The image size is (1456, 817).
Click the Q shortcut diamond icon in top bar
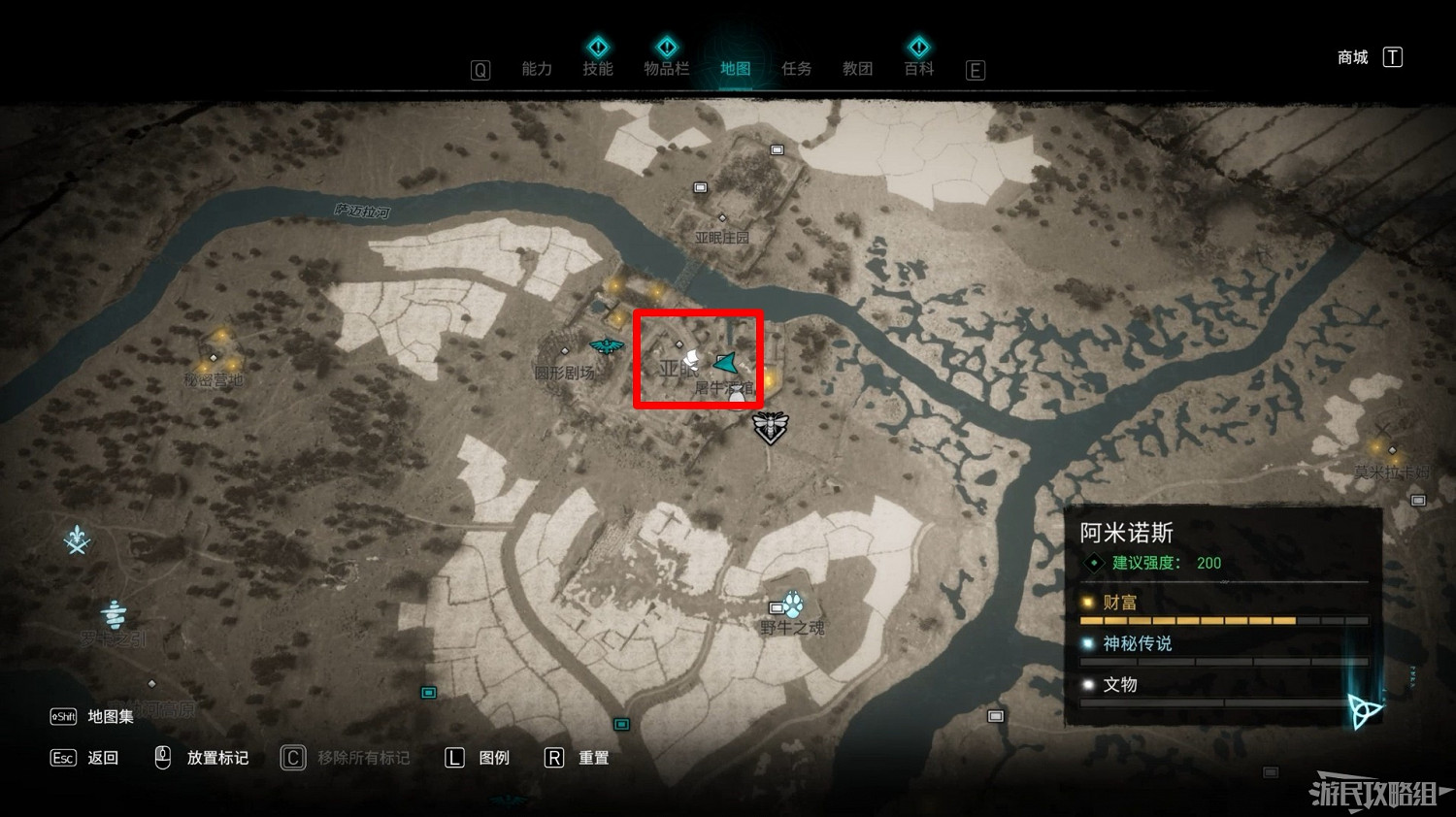[x=480, y=69]
